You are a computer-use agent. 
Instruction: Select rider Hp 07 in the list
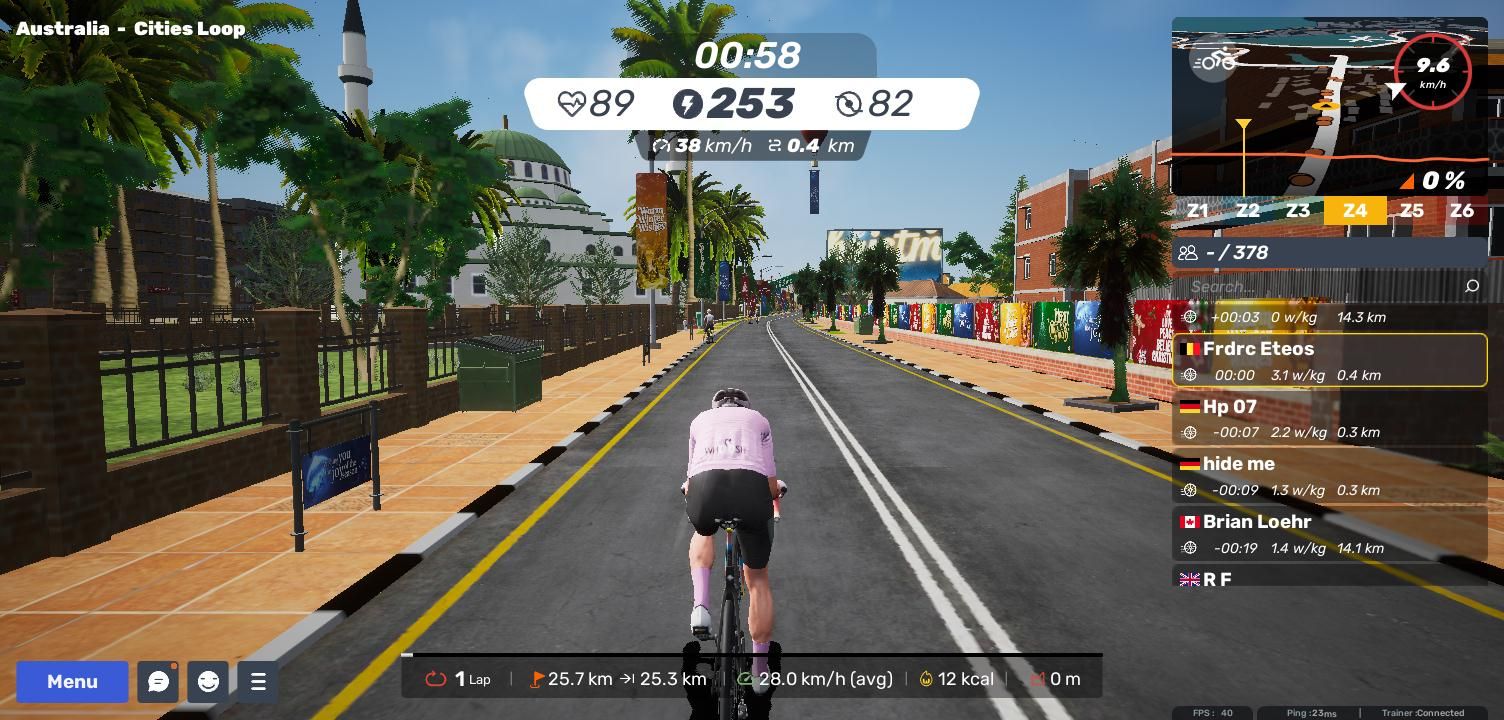tap(1329, 418)
